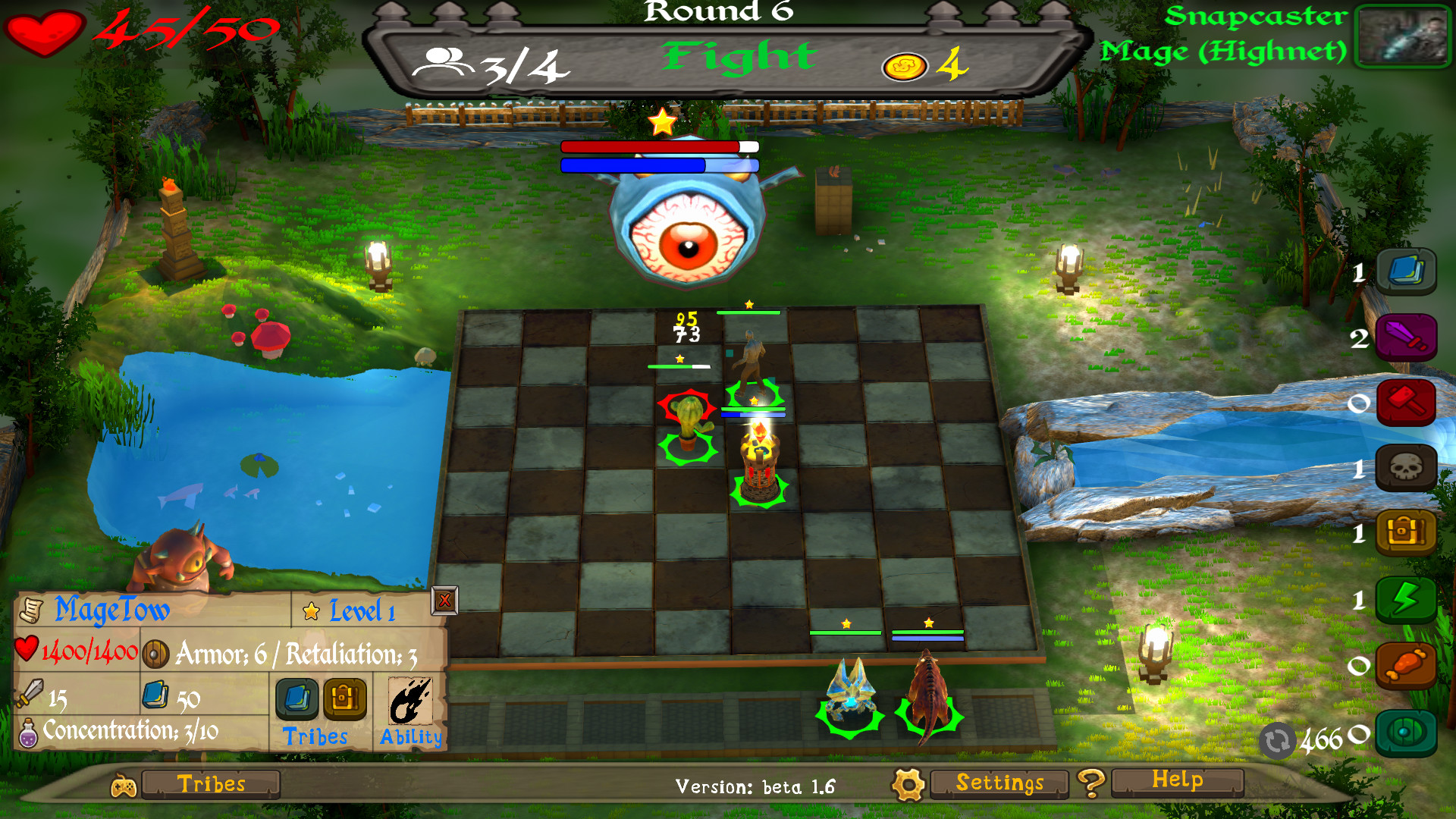The width and height of the screenshot is (1456, 819).
Task: Click the gear icon beside Settings
Action: pyautogui.click(x=908, y=784)
